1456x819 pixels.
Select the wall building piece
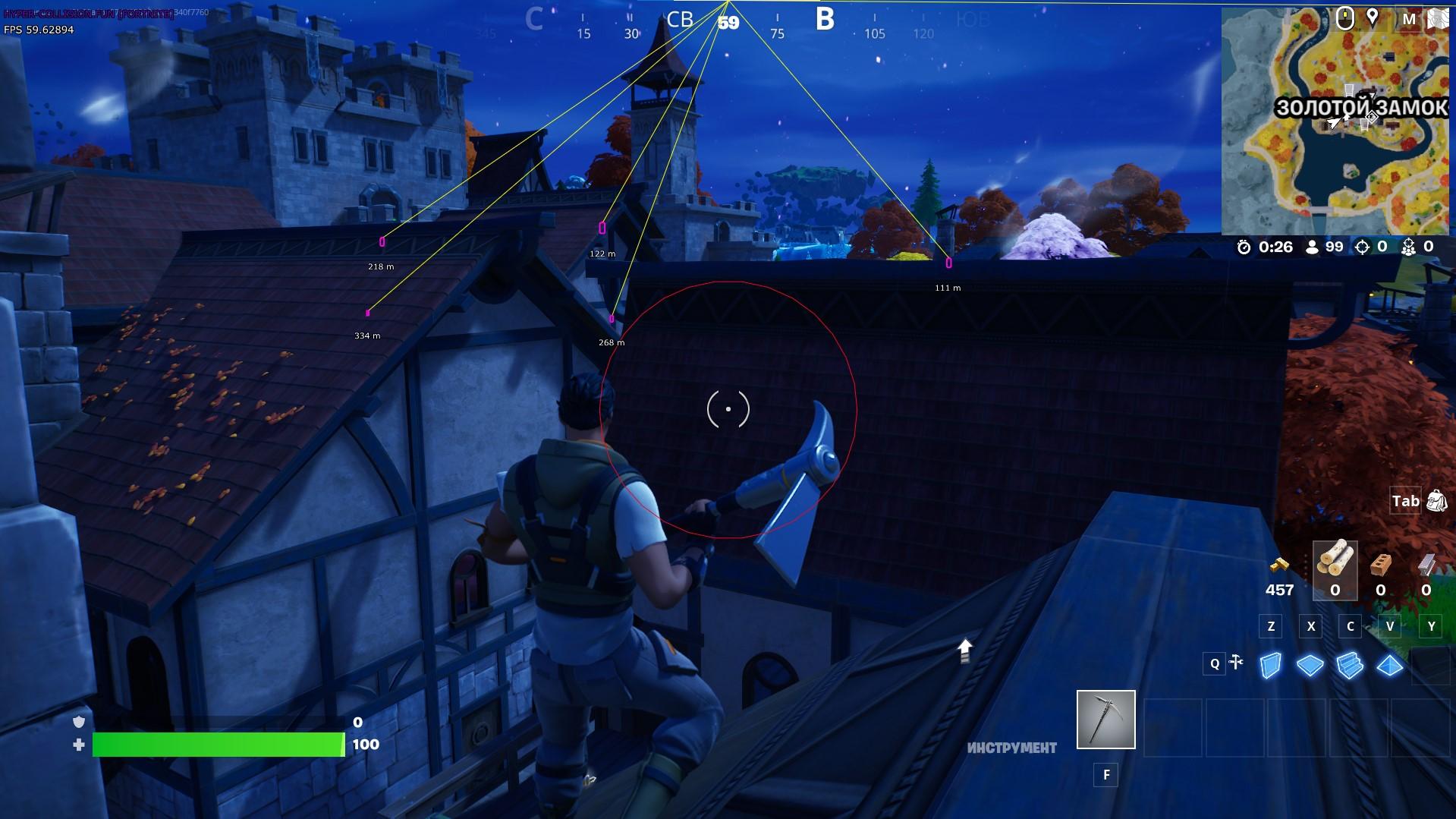coord(1270,666)
